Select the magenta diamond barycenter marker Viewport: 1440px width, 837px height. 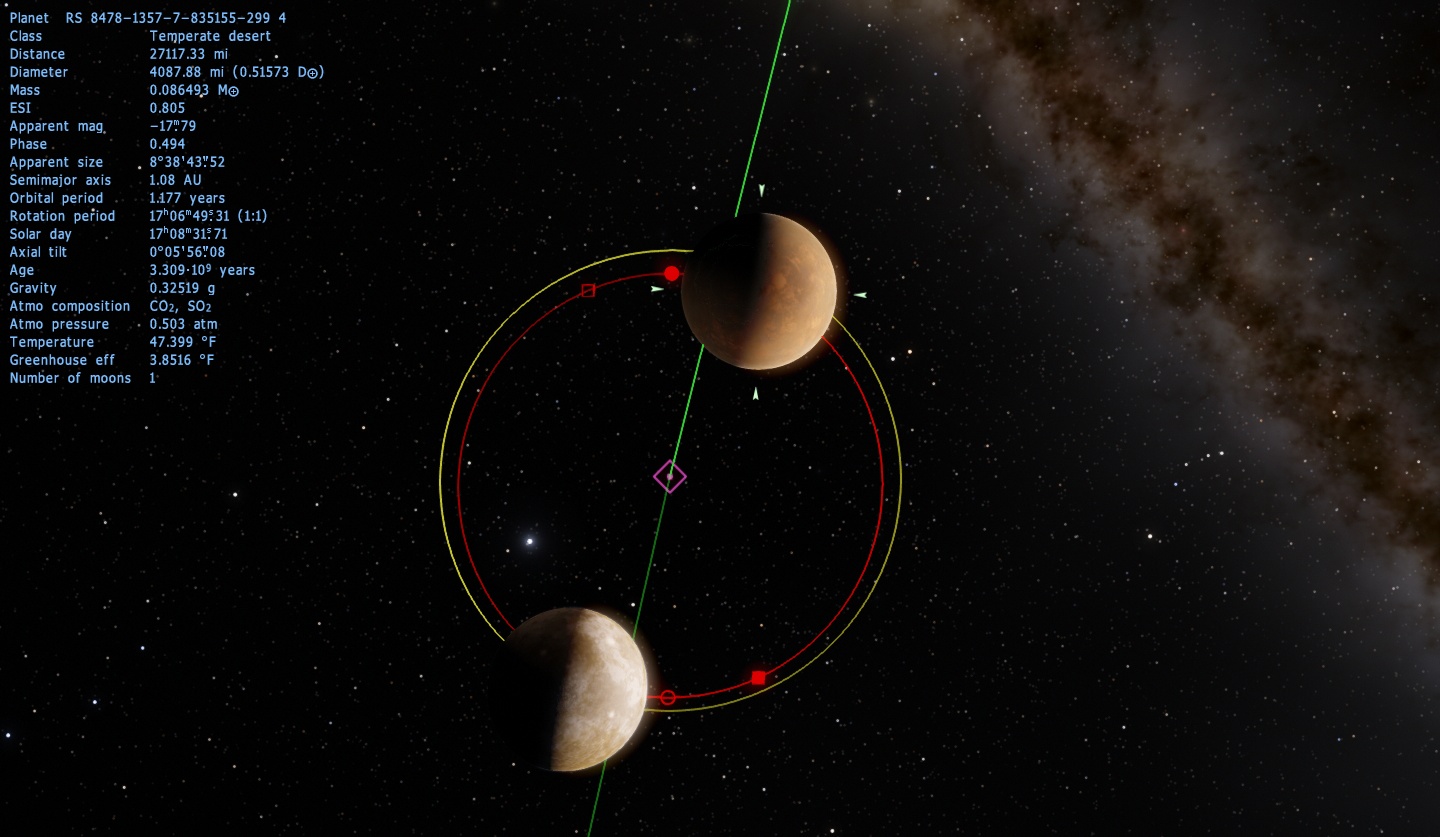point(669,476)
